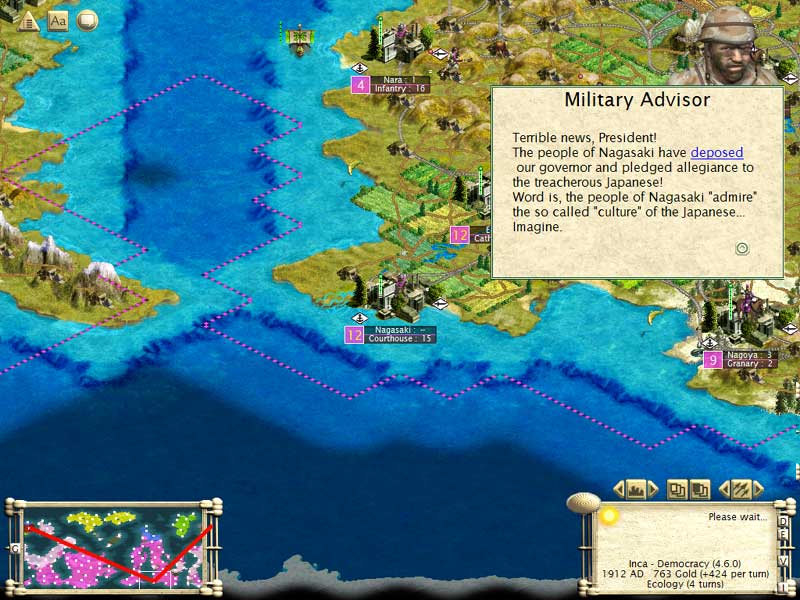
Task: Cycle to the next unit arrow
Action: [x=758, y=489]
